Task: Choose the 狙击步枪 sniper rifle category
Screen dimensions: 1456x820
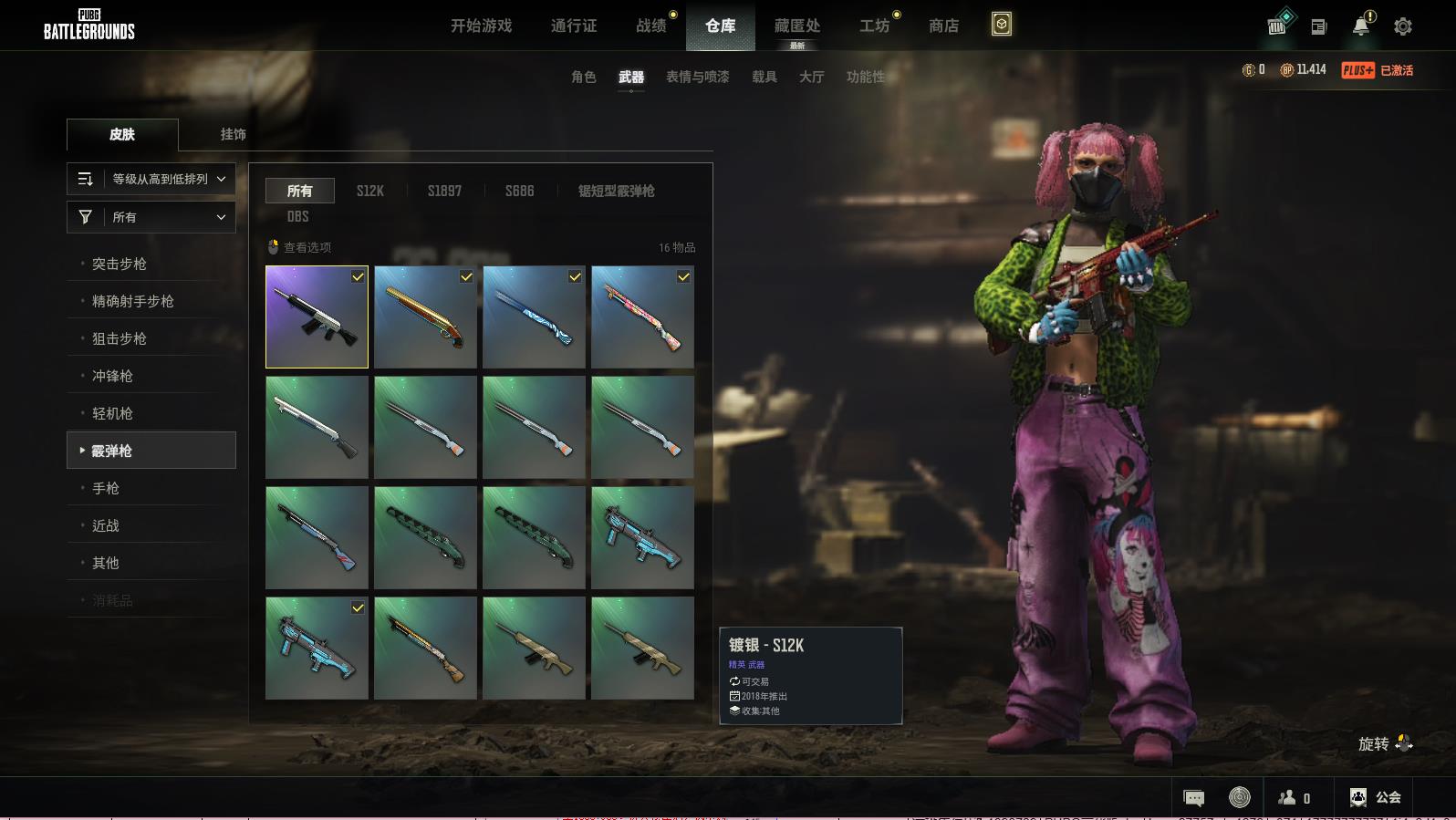Action: (x=120, y=338)
